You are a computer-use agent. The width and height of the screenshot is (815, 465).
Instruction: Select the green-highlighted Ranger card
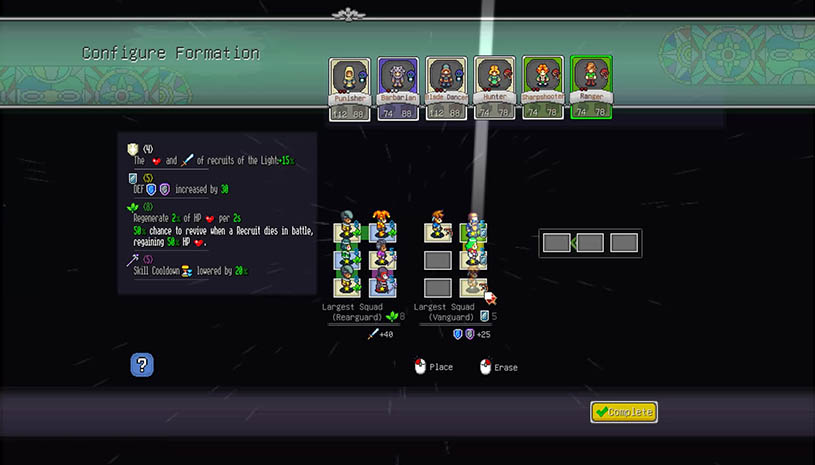(x=591, y=87)
